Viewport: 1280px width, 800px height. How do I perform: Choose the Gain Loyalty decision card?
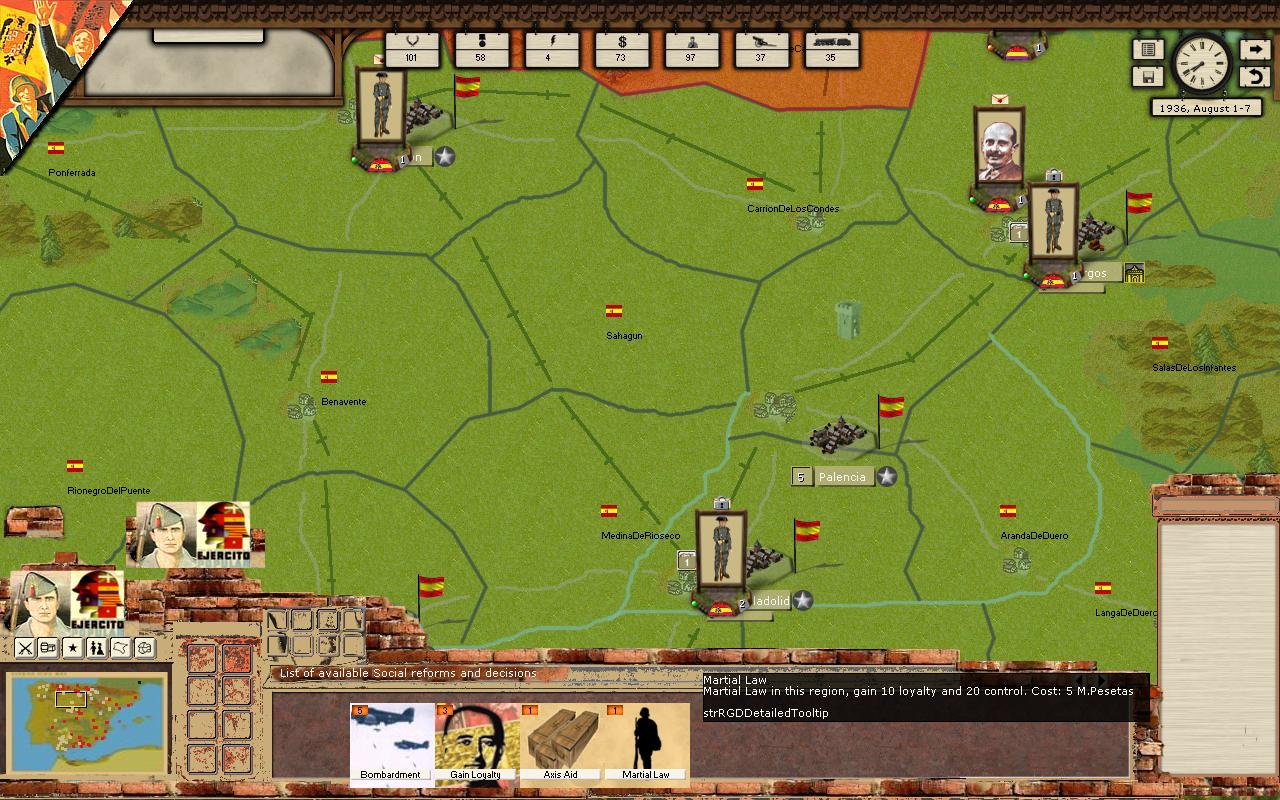tap(477, 742)
